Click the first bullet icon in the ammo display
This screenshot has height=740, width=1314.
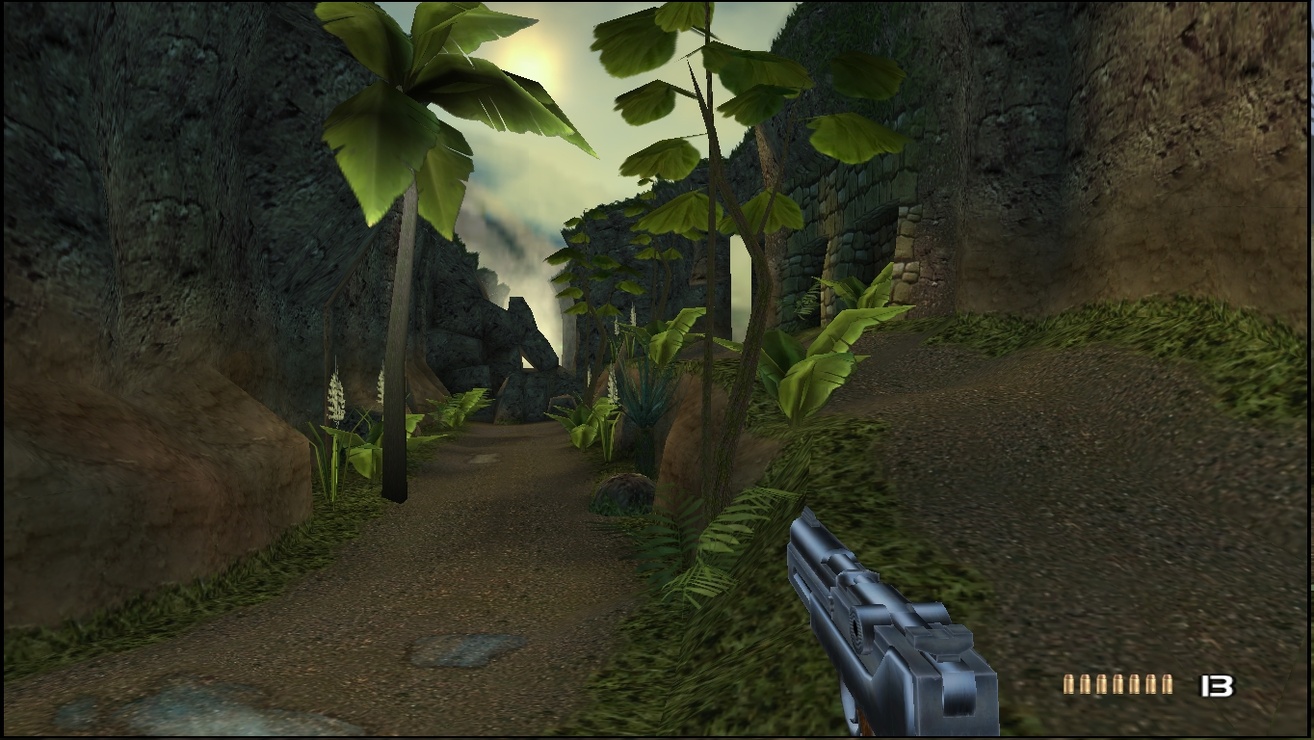pos(1068,684)
